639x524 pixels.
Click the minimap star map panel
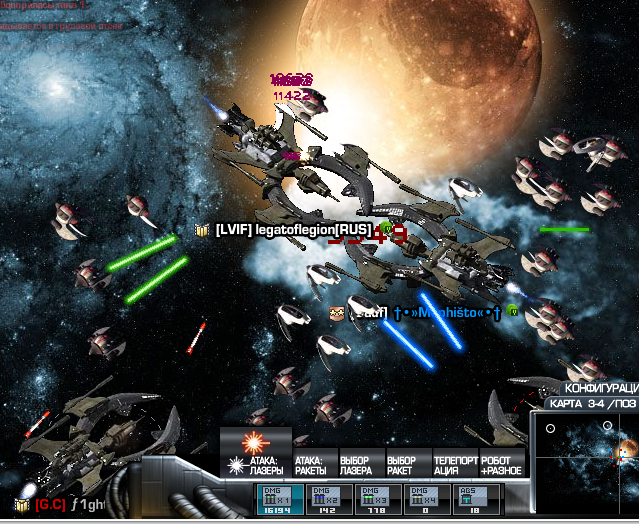[x=586, y=466]
